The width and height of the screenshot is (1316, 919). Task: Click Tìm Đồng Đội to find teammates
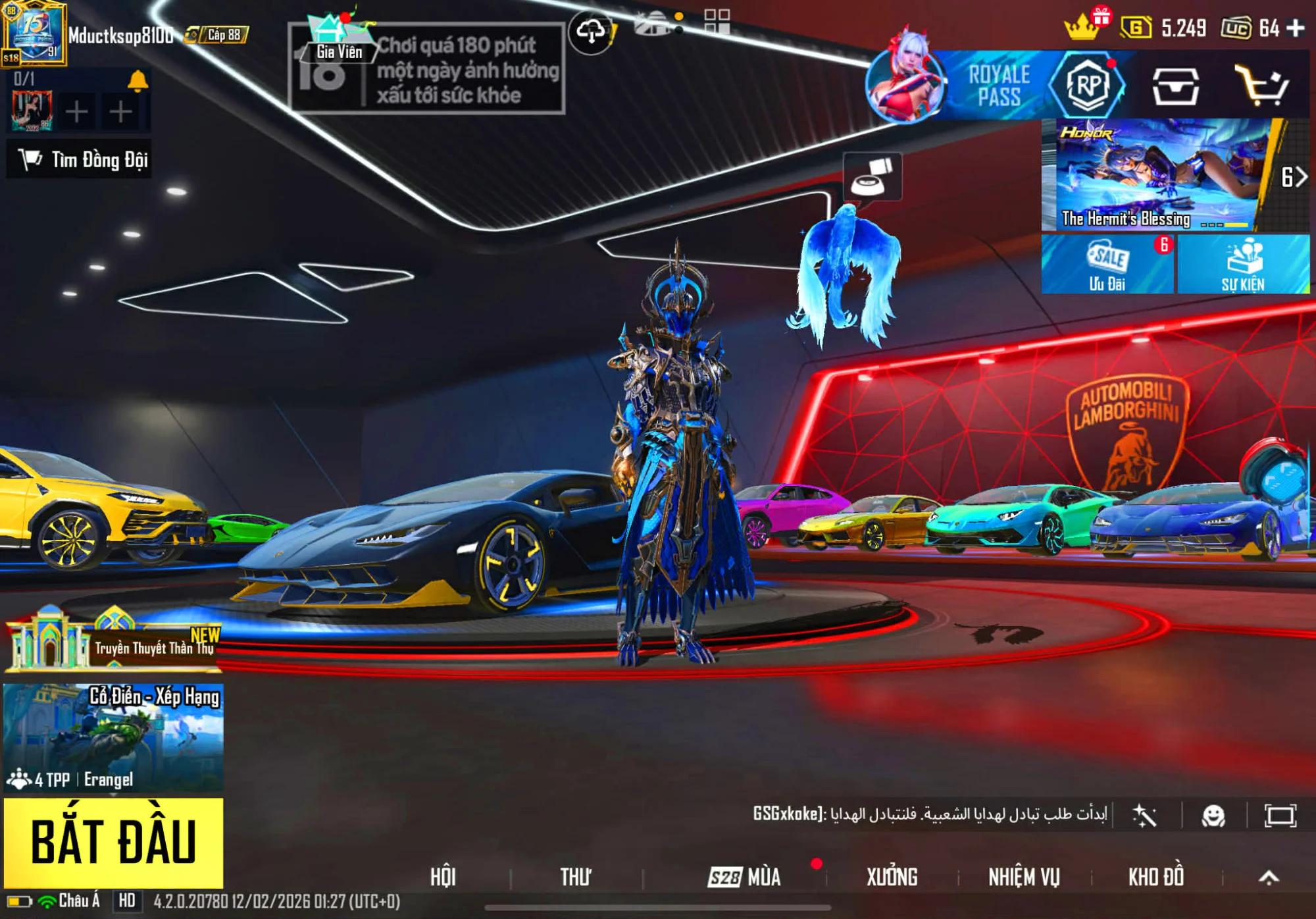tap(80, 159)
